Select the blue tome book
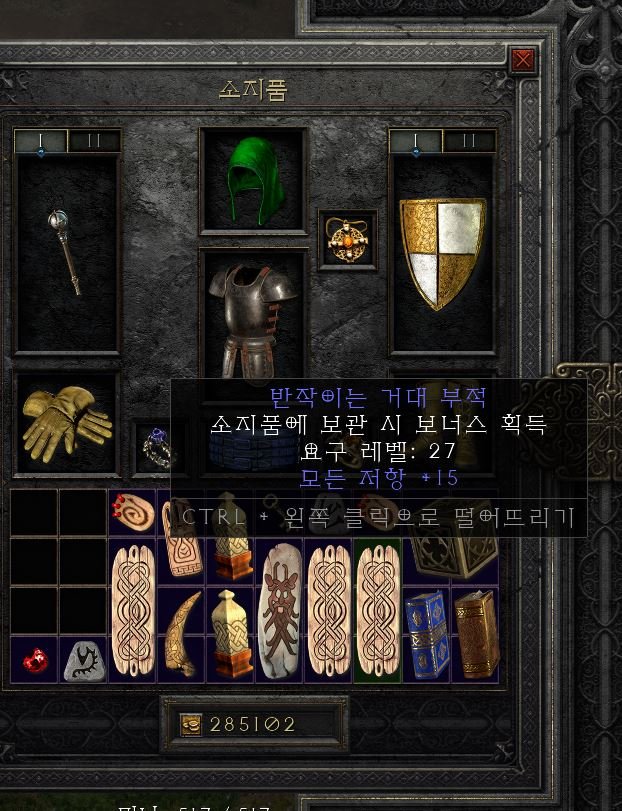 tap(425, 634)
